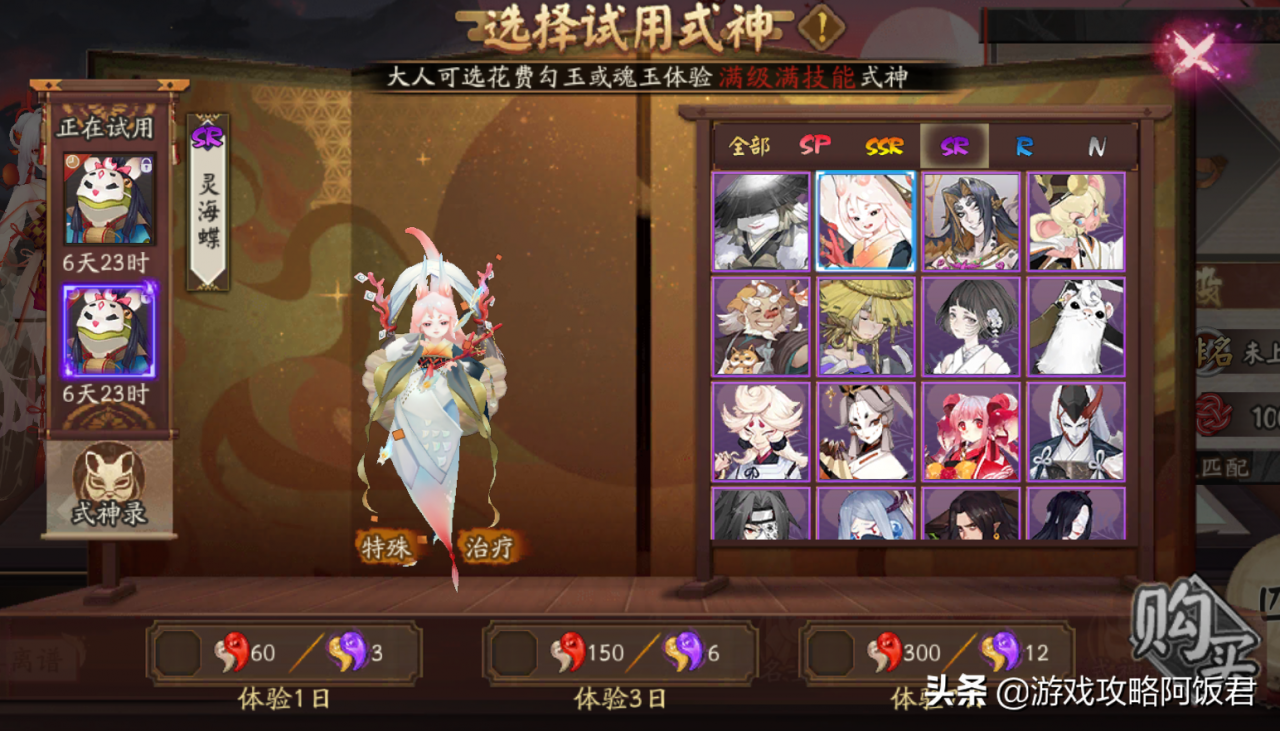Switch to the SSR rarity tab

(x=884, y=145)
